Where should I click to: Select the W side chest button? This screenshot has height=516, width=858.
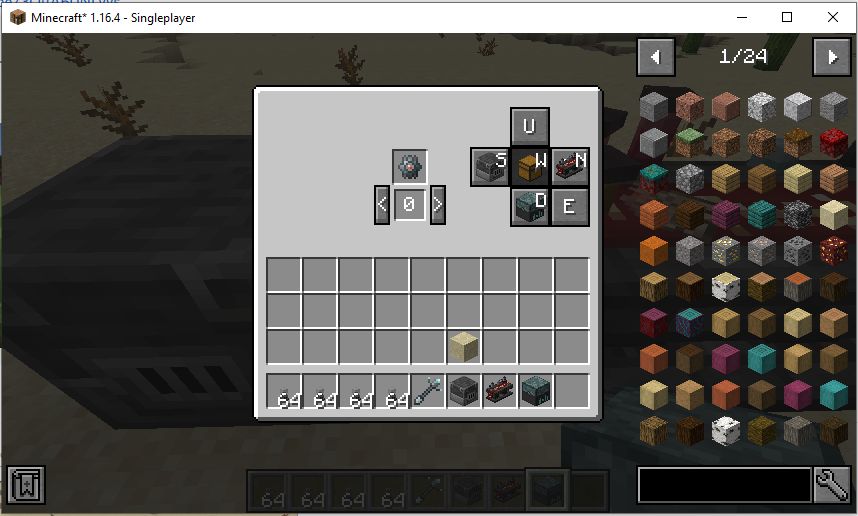click(530, 166)
